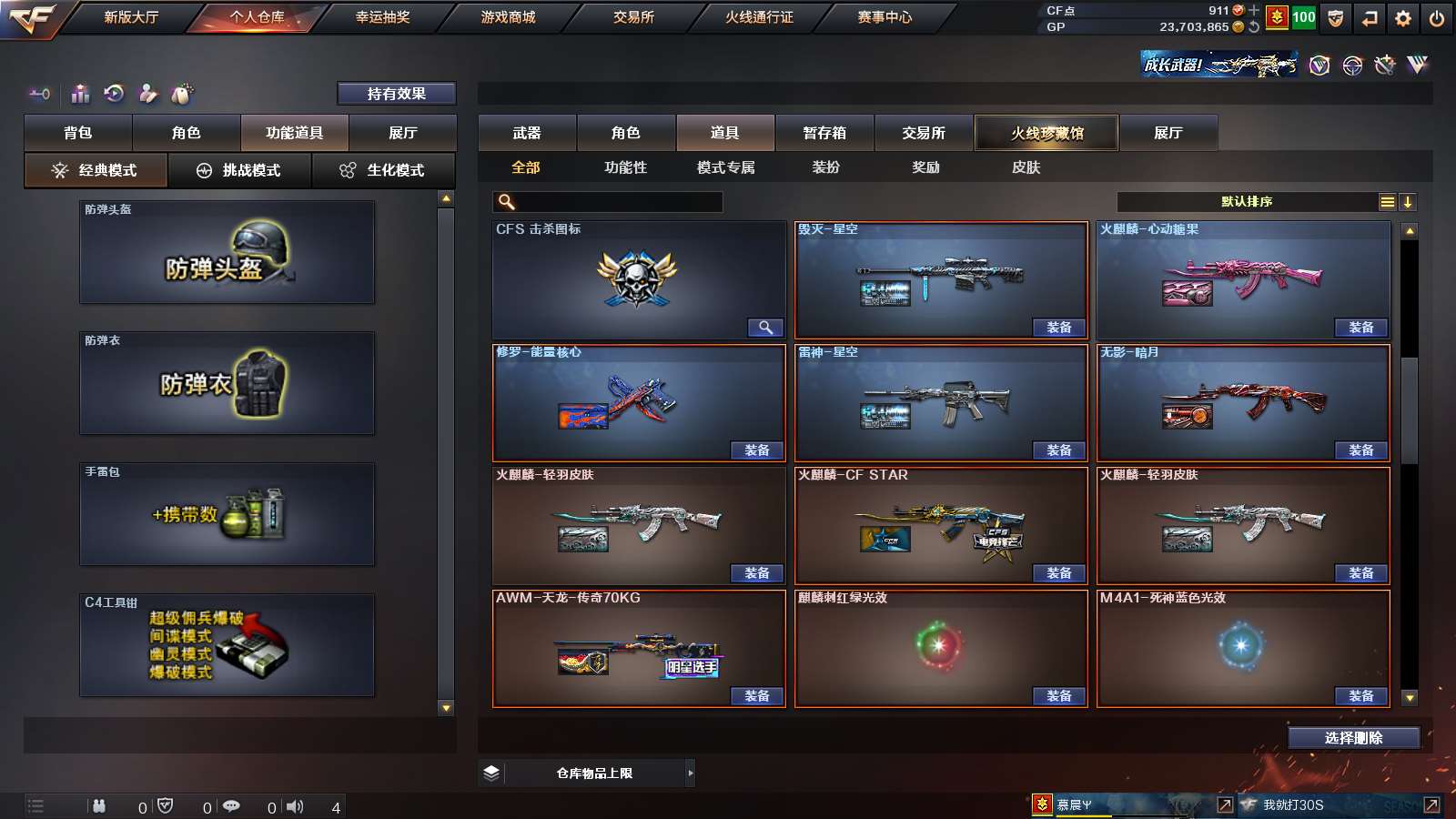This screenshot has height=819, width=1456.
Task: Open the 交易所 top navigation entry
Action: click(633, 17)
